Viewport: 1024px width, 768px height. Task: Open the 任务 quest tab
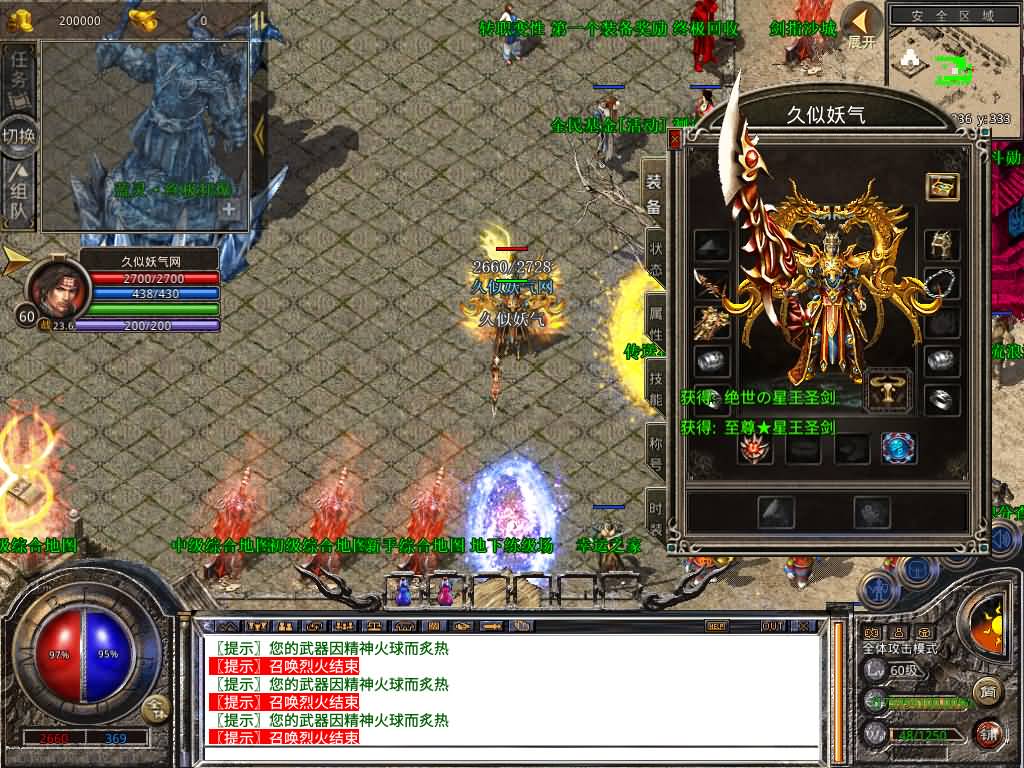[19, 76]
